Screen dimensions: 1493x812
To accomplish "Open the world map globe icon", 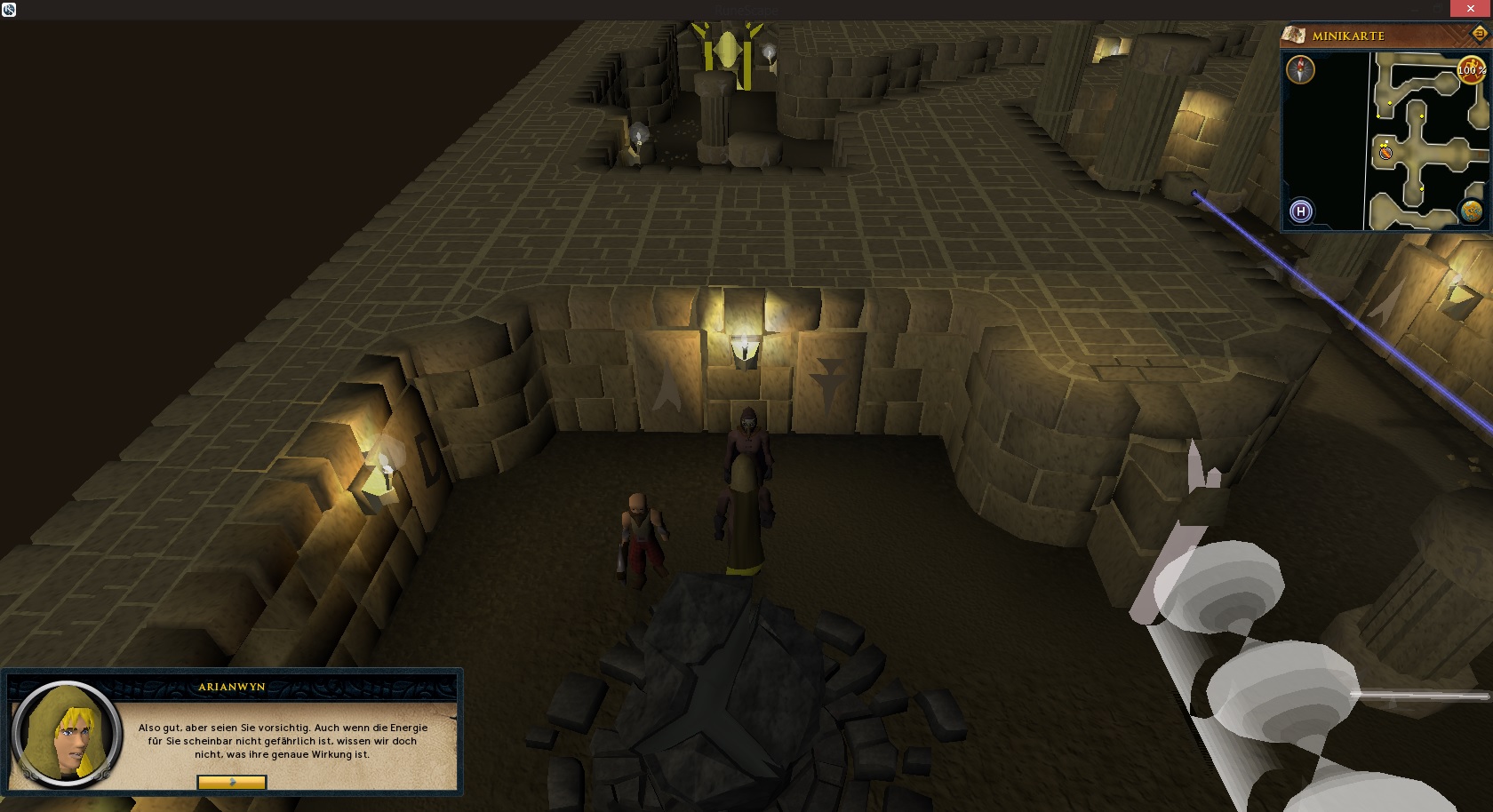I will coord(1472,211).
